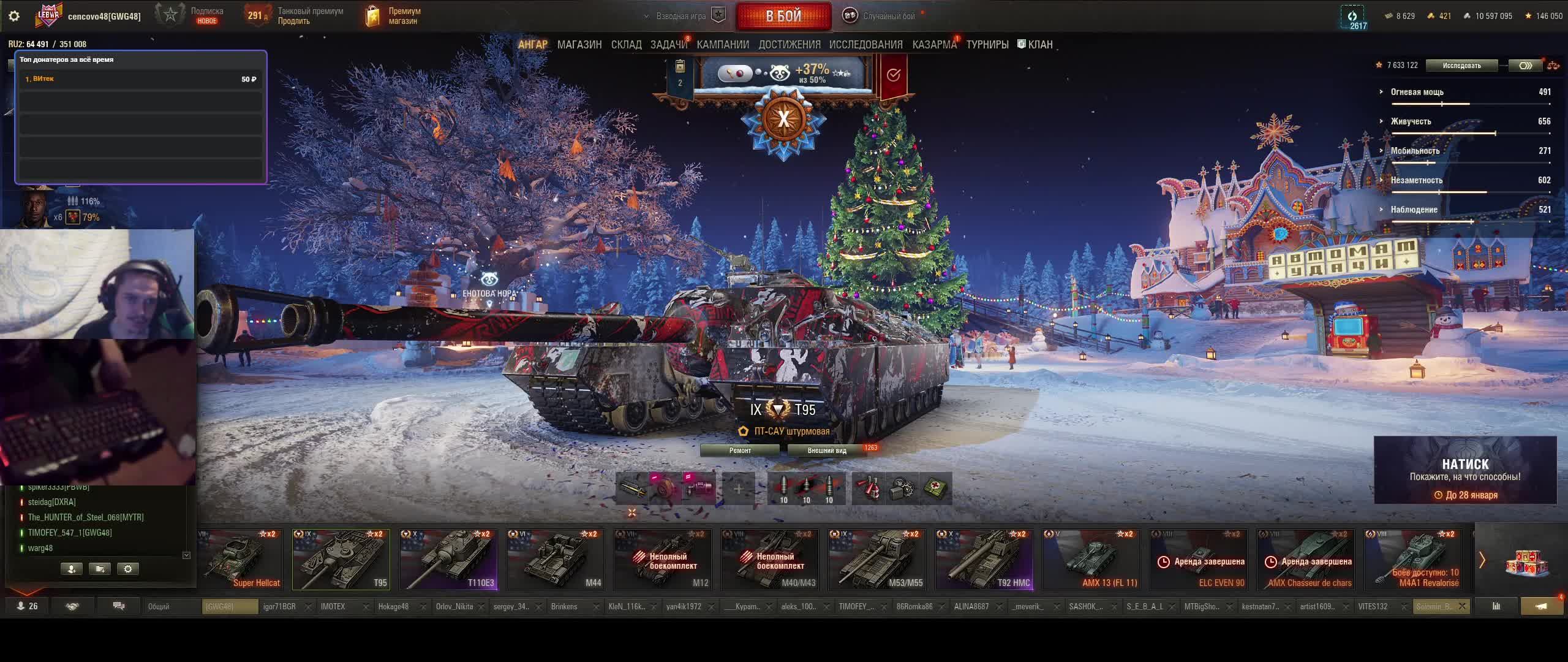Switch to the СКЛАД tab
Viewport: 1568px width, 662px height.
[x=626, y=45]
